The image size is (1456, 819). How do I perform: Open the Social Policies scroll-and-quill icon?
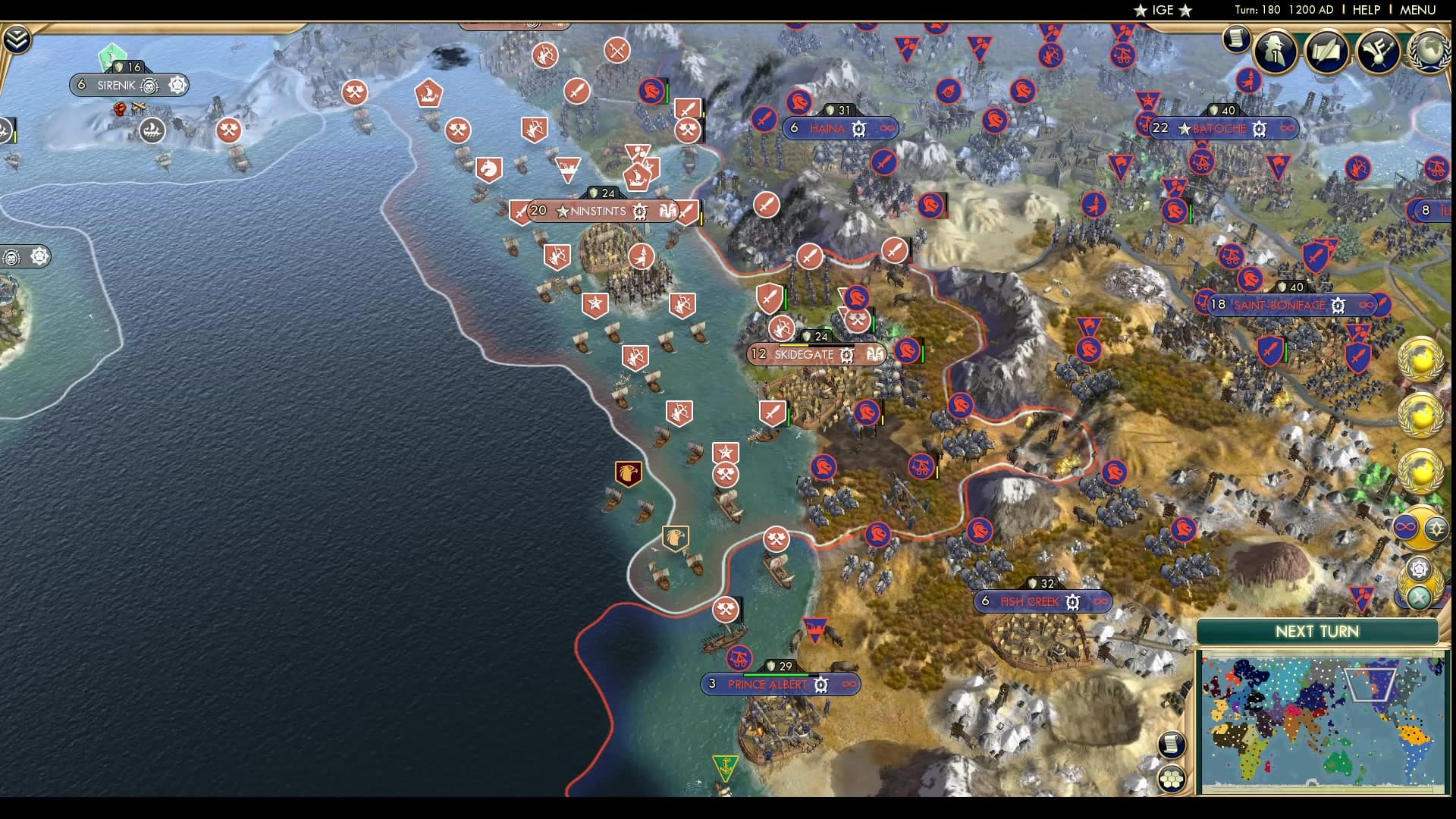click(1326, 52)
